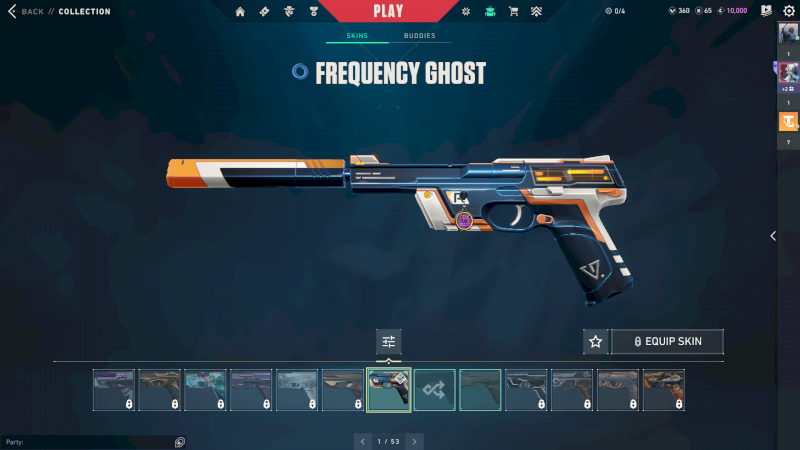Select the teal patterned Ghost skin thumbnail

tap(205, 390)
